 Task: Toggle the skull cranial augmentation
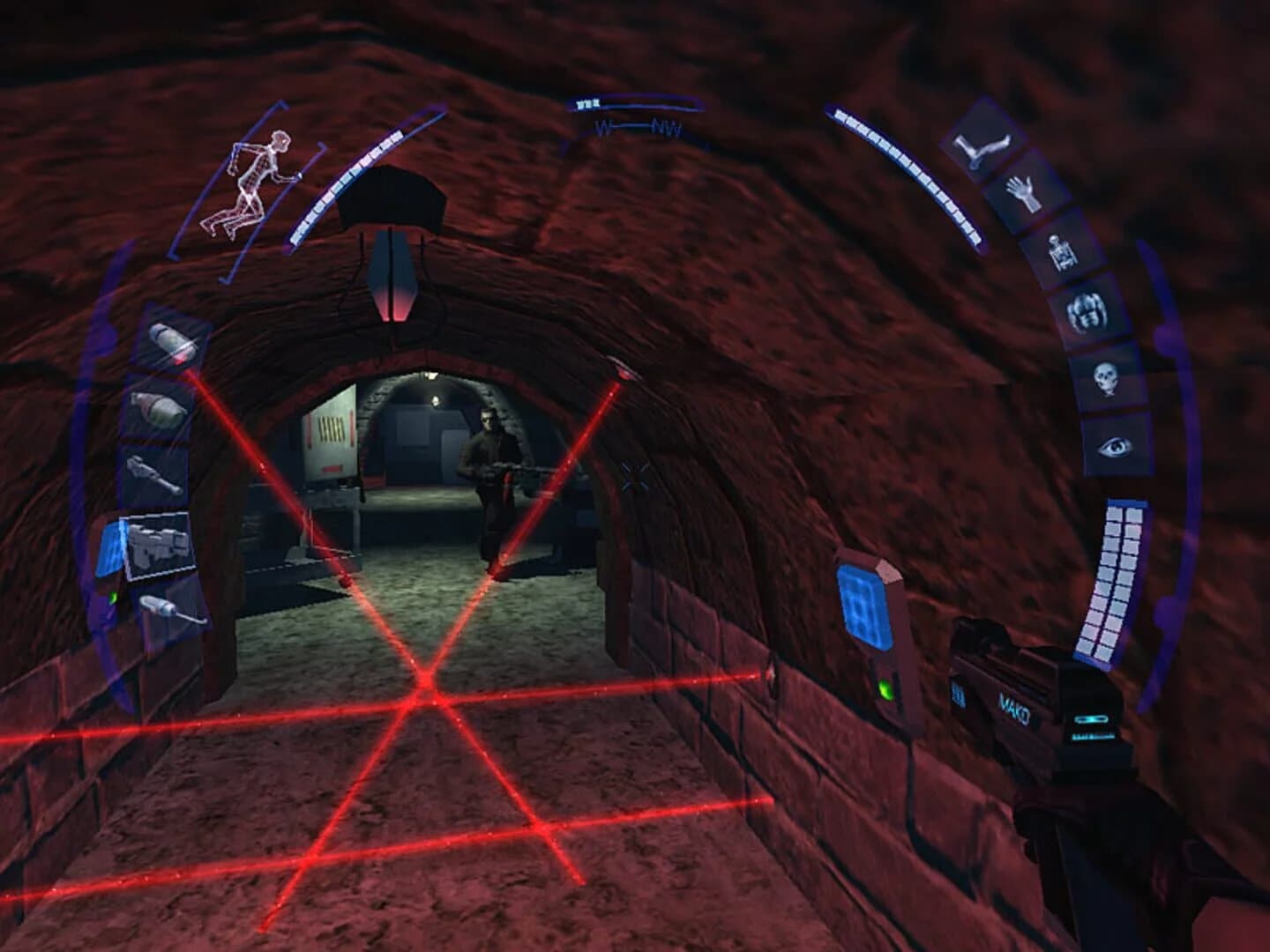[x=1107, y=376]
